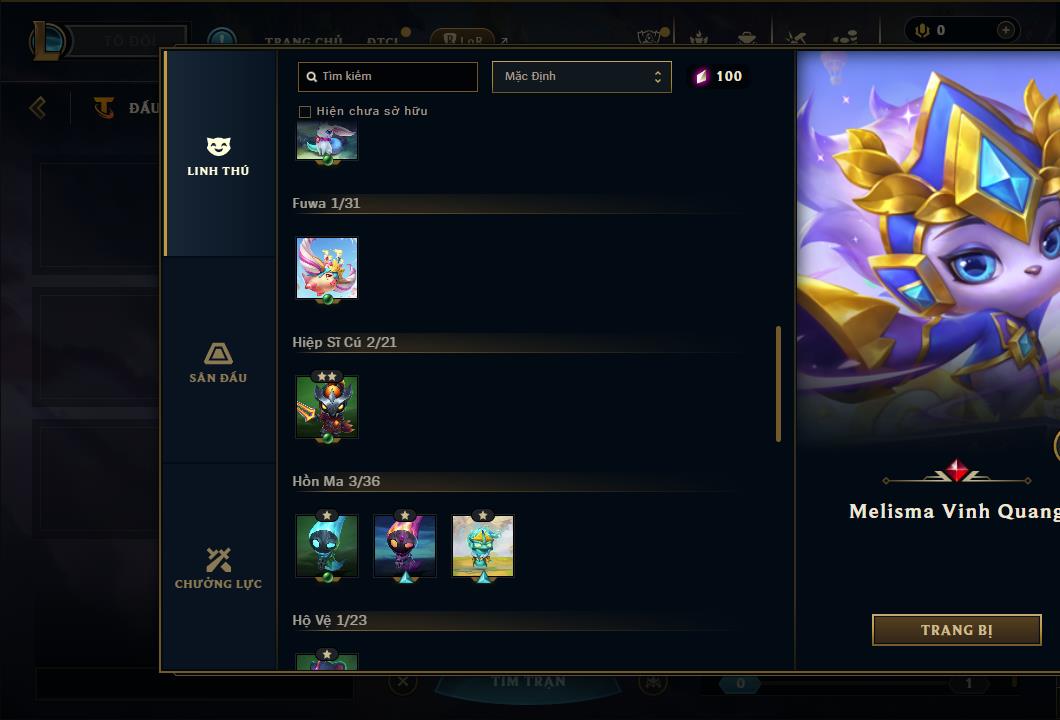Select the Fuwa little legend thumbnail
The width and height of the screenshot is (1060, 720).
click(327, 268)
